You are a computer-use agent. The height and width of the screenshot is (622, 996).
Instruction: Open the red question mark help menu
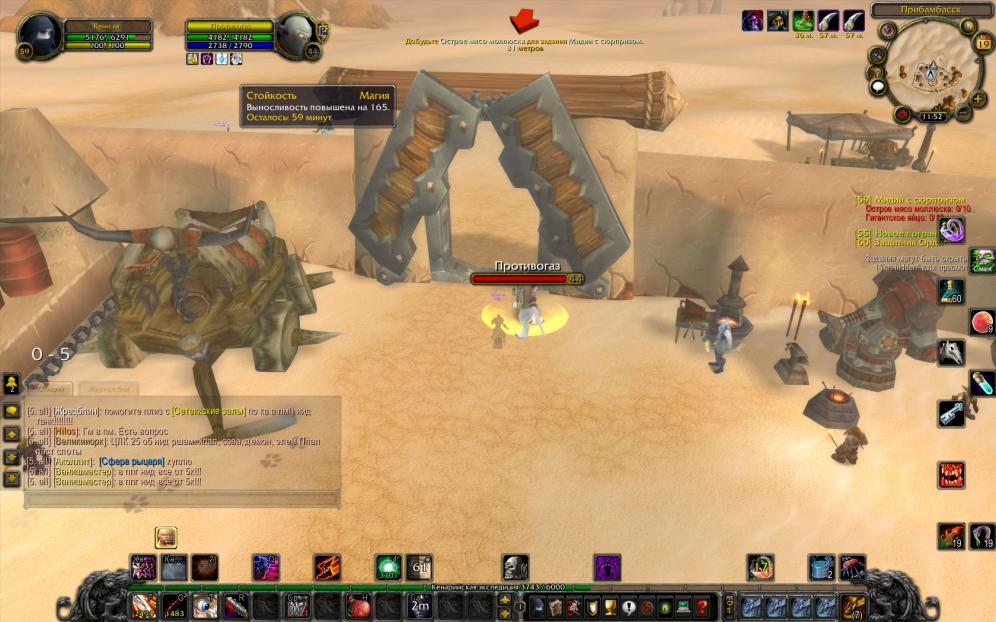702,606
